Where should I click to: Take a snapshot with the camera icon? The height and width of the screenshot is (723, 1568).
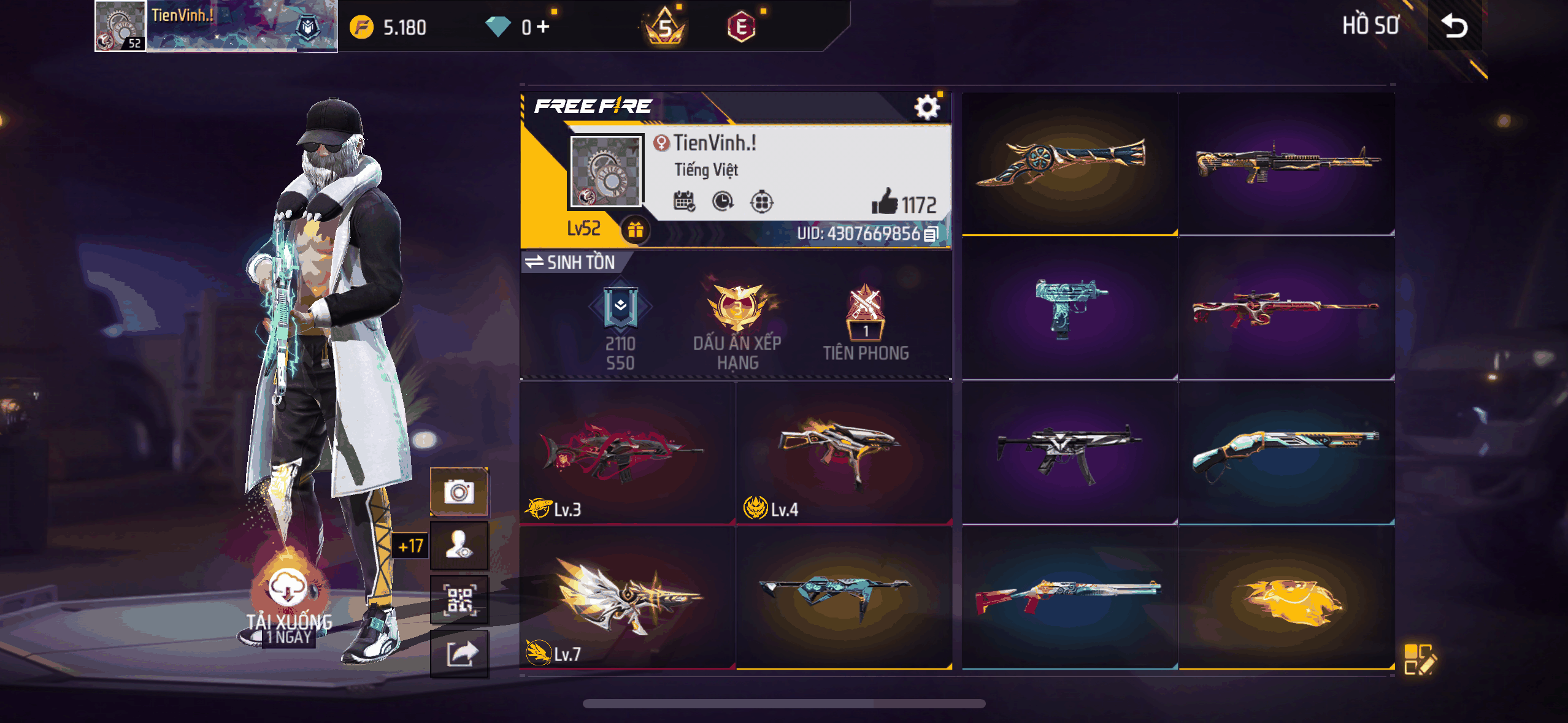click(x=460, y=491)
